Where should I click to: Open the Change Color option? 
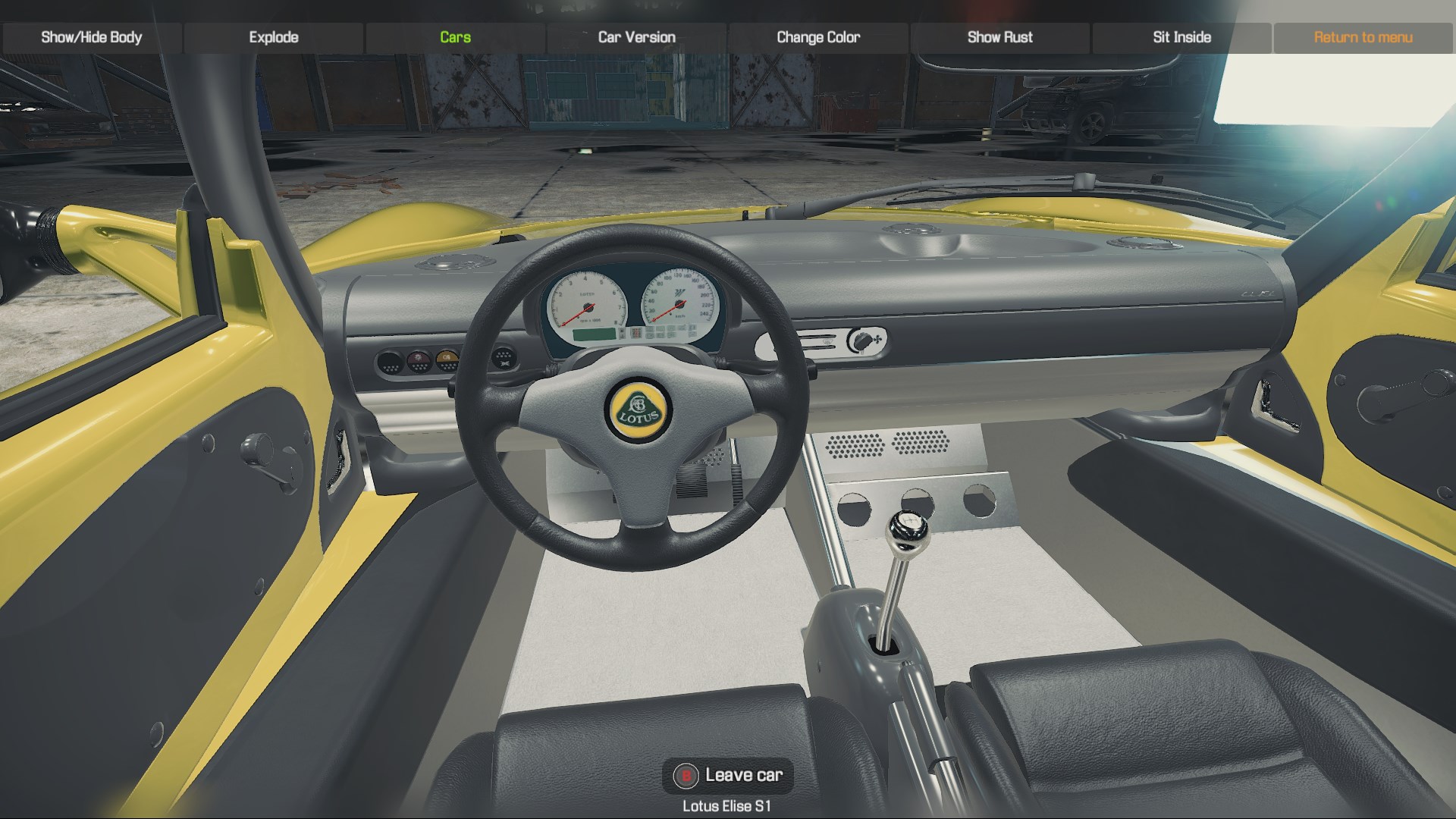[x=818, y=37]
